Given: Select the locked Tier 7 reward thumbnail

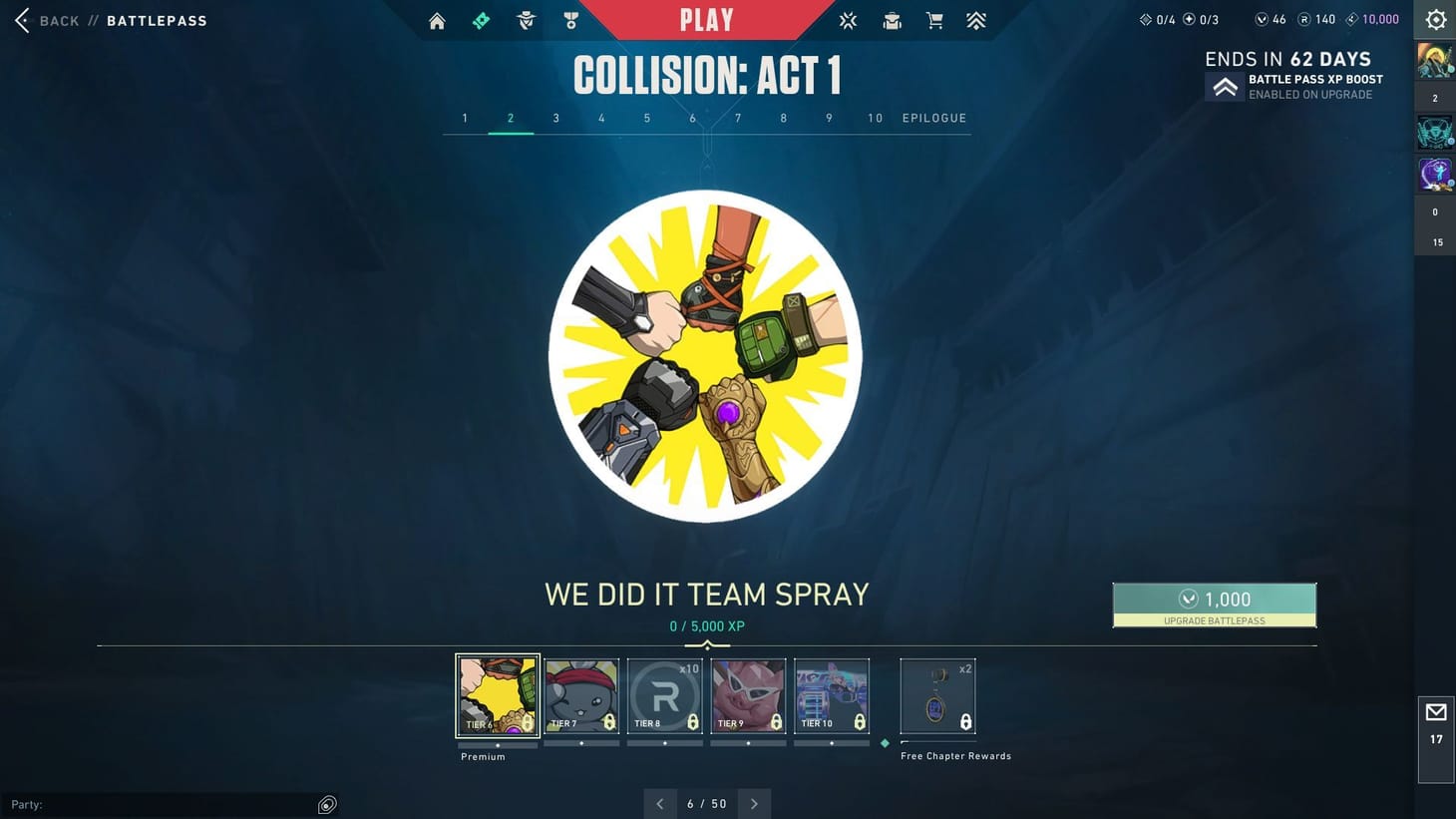Looking at the screenshot, I should (581, 695).
